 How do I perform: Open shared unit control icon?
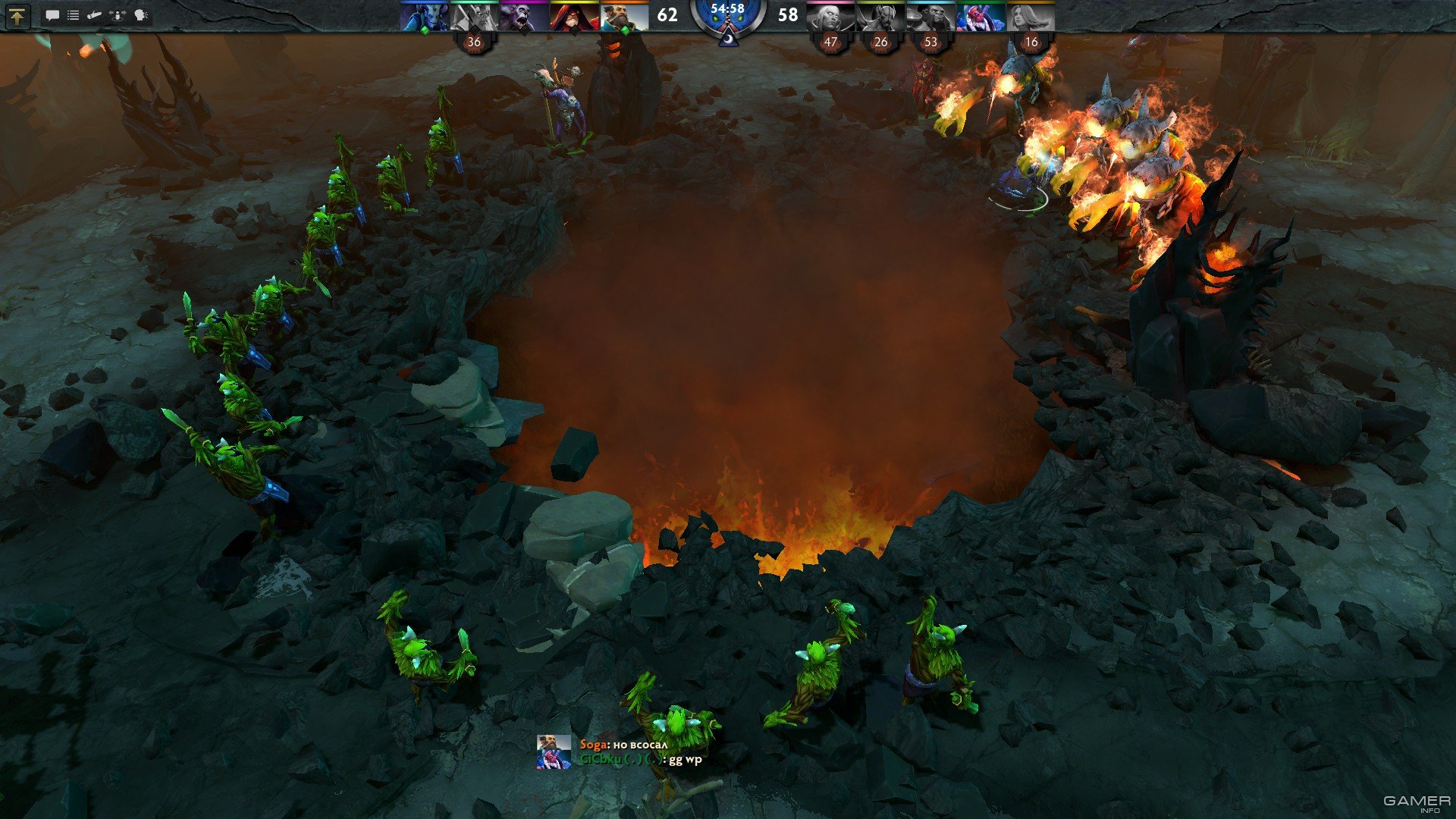(118, 15)
